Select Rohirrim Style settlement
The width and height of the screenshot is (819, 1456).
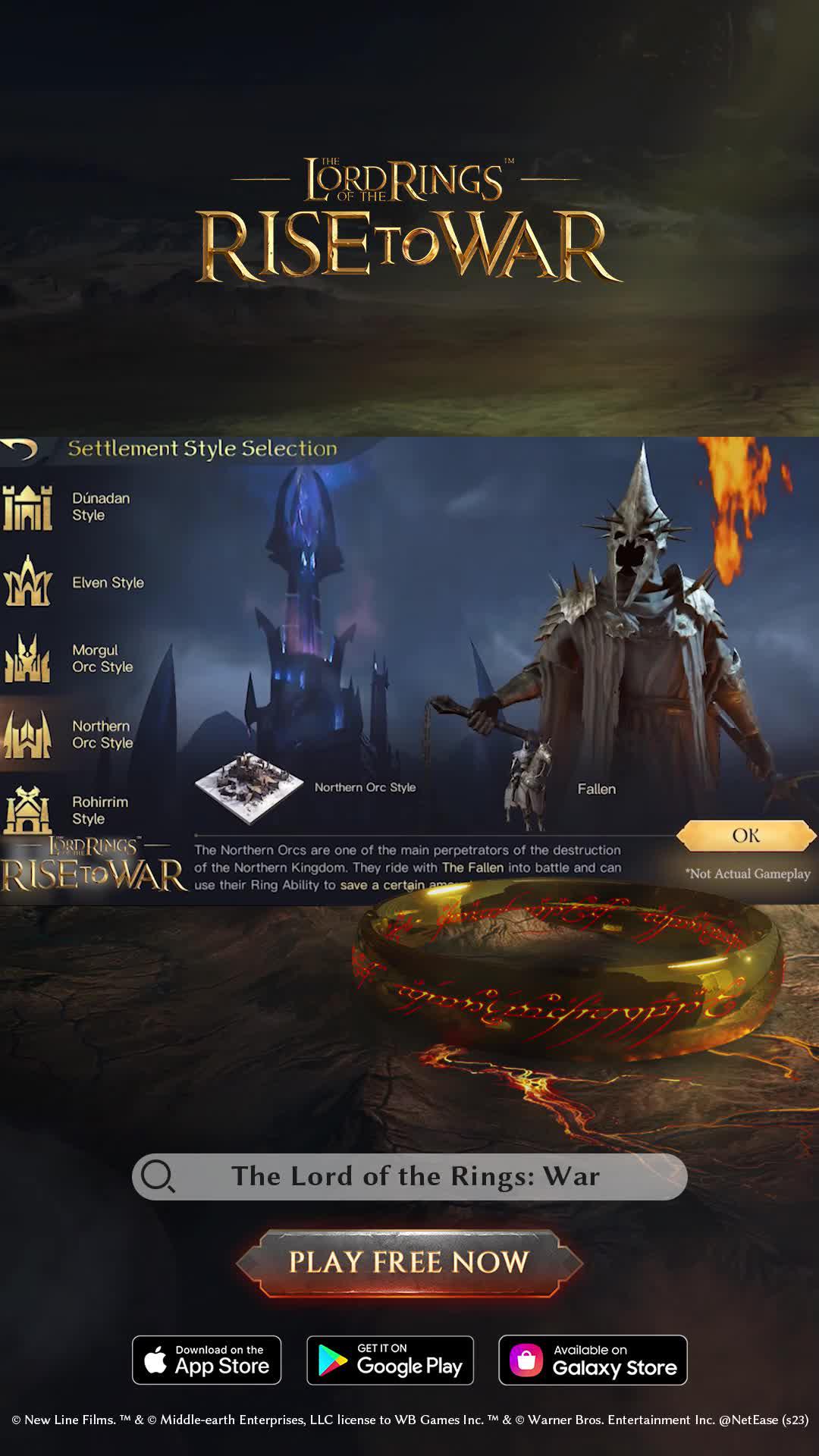click(x=67, y=810)
